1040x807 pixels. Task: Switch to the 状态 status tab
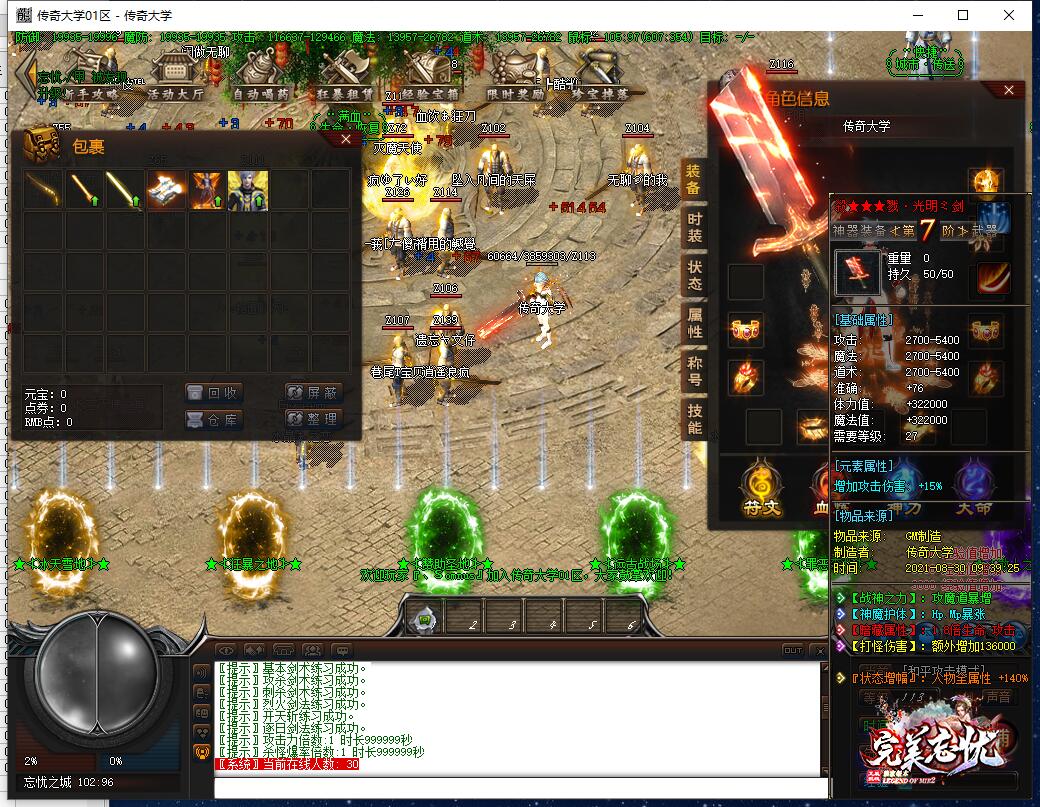coord(694,275)
